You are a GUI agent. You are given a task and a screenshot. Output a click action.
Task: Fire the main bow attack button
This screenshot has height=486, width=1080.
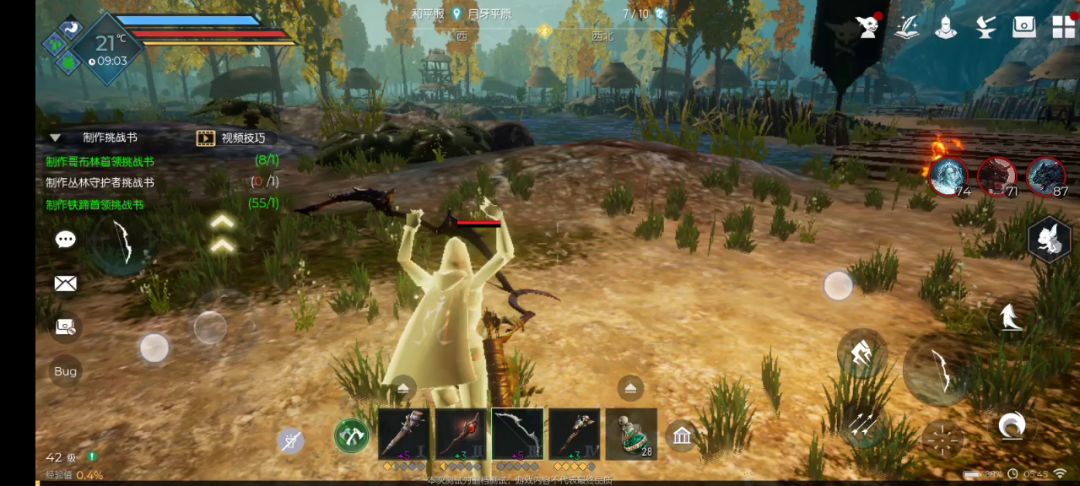click(x=936, y=370)
